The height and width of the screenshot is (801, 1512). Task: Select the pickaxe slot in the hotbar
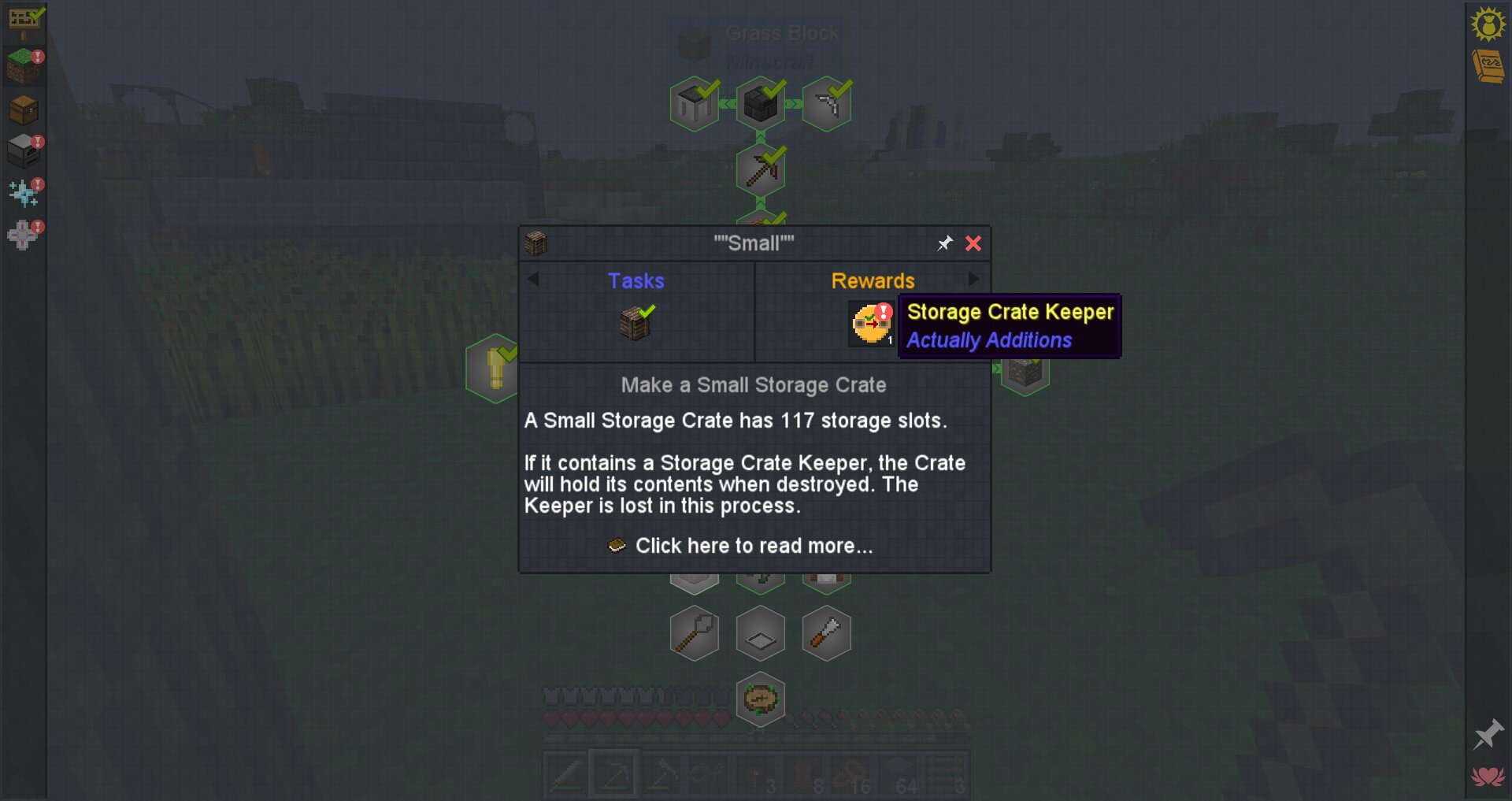(614, 776)
